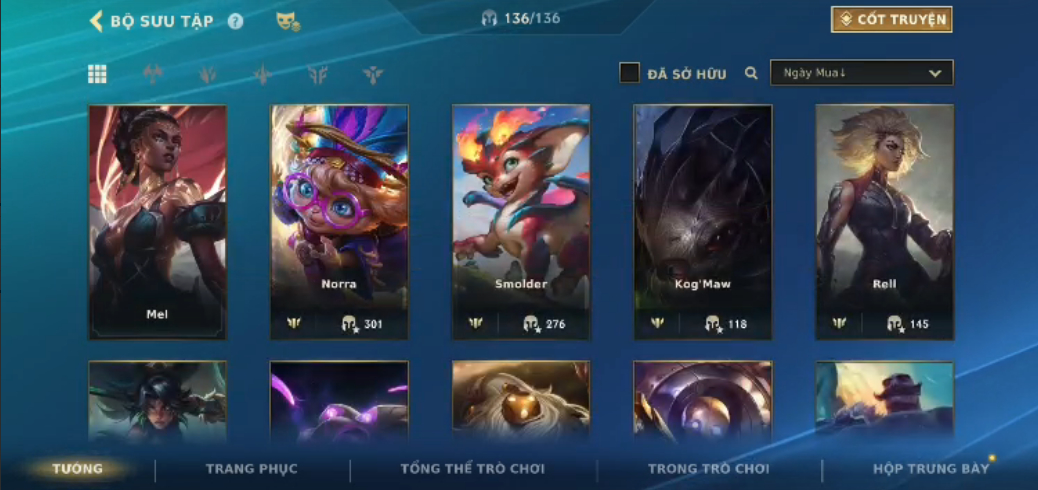Select the all-champions grid filter
Image resolution: width=1038 pixels, height=490 pixels.
point(97,73)
